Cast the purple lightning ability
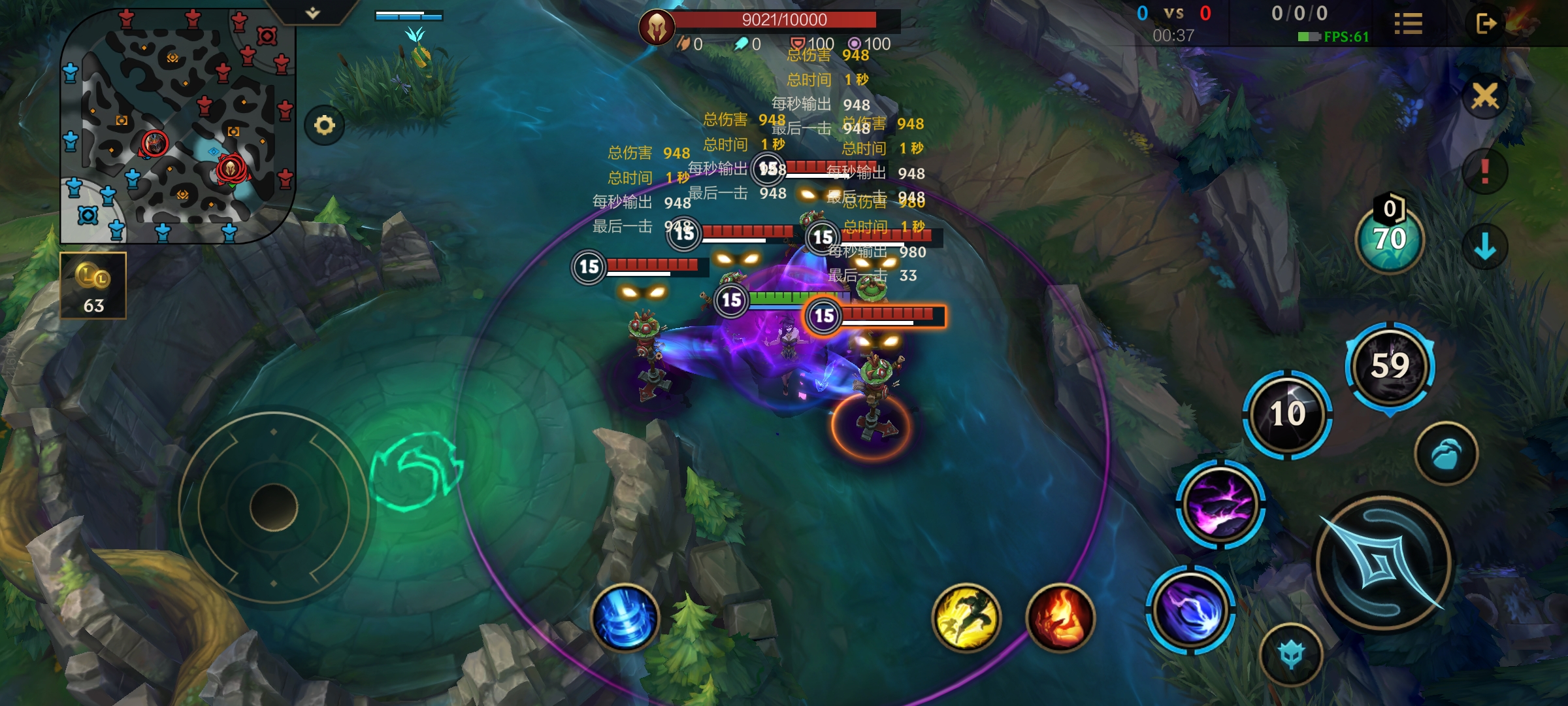Image resolution: width=1568 pixels, height=706 pixels. [x=1220, y=505]
